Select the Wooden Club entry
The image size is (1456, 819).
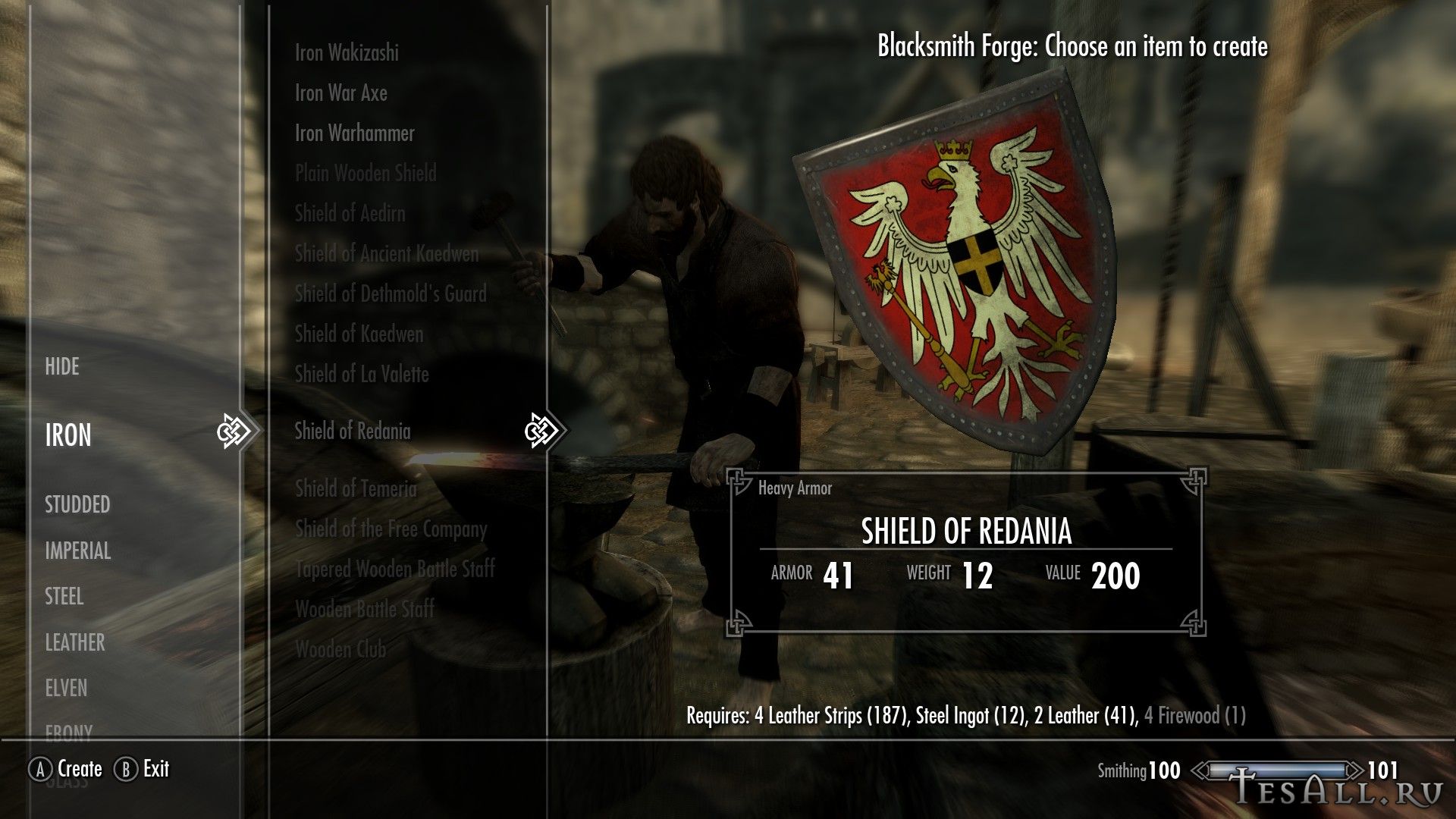pyautogui.click(x=340, y=650)
